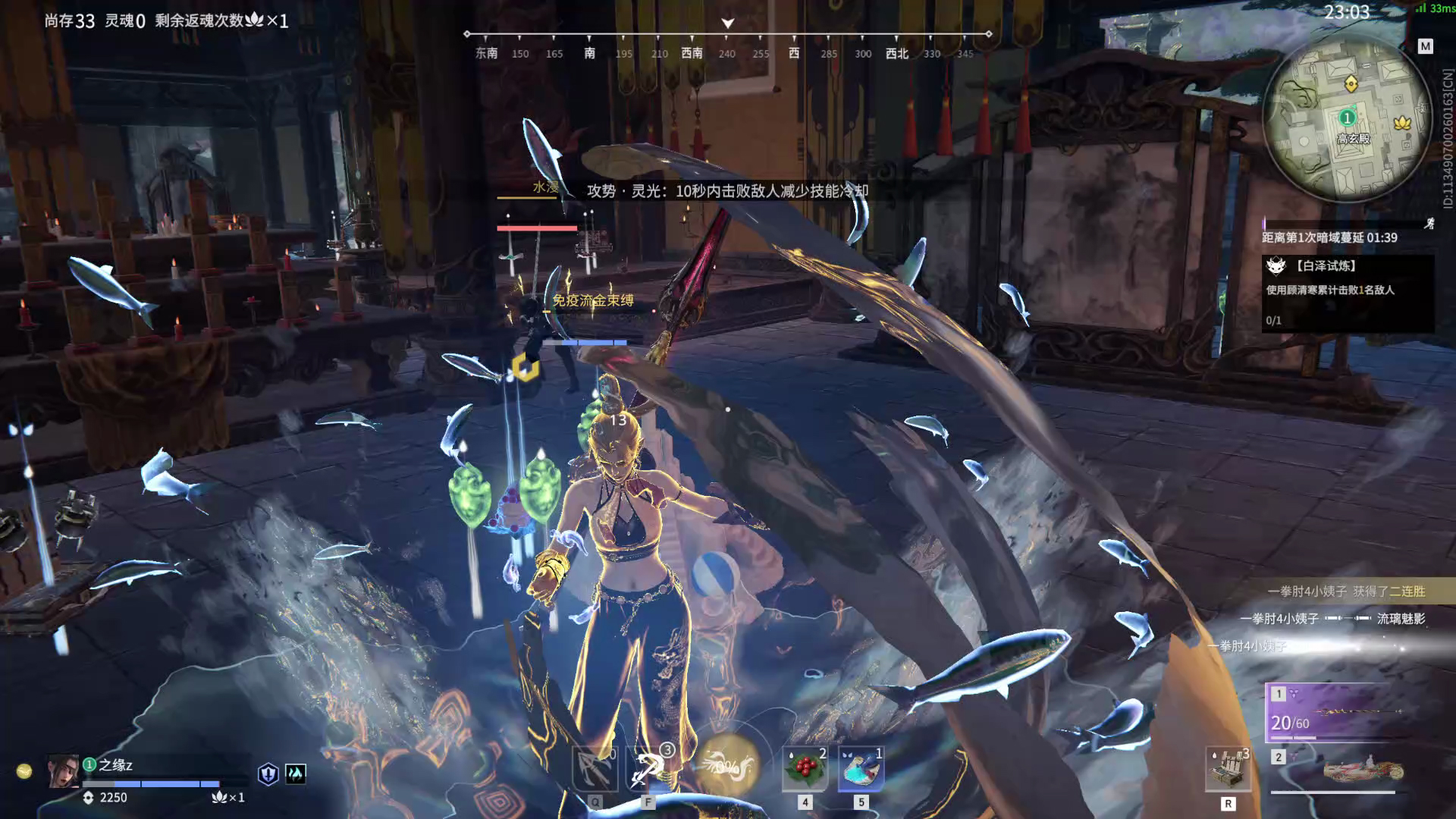This screenshot has height=819, width=1456.
Task: Activate the crossed-out arrow skill icon
Action: pos(595,767)
